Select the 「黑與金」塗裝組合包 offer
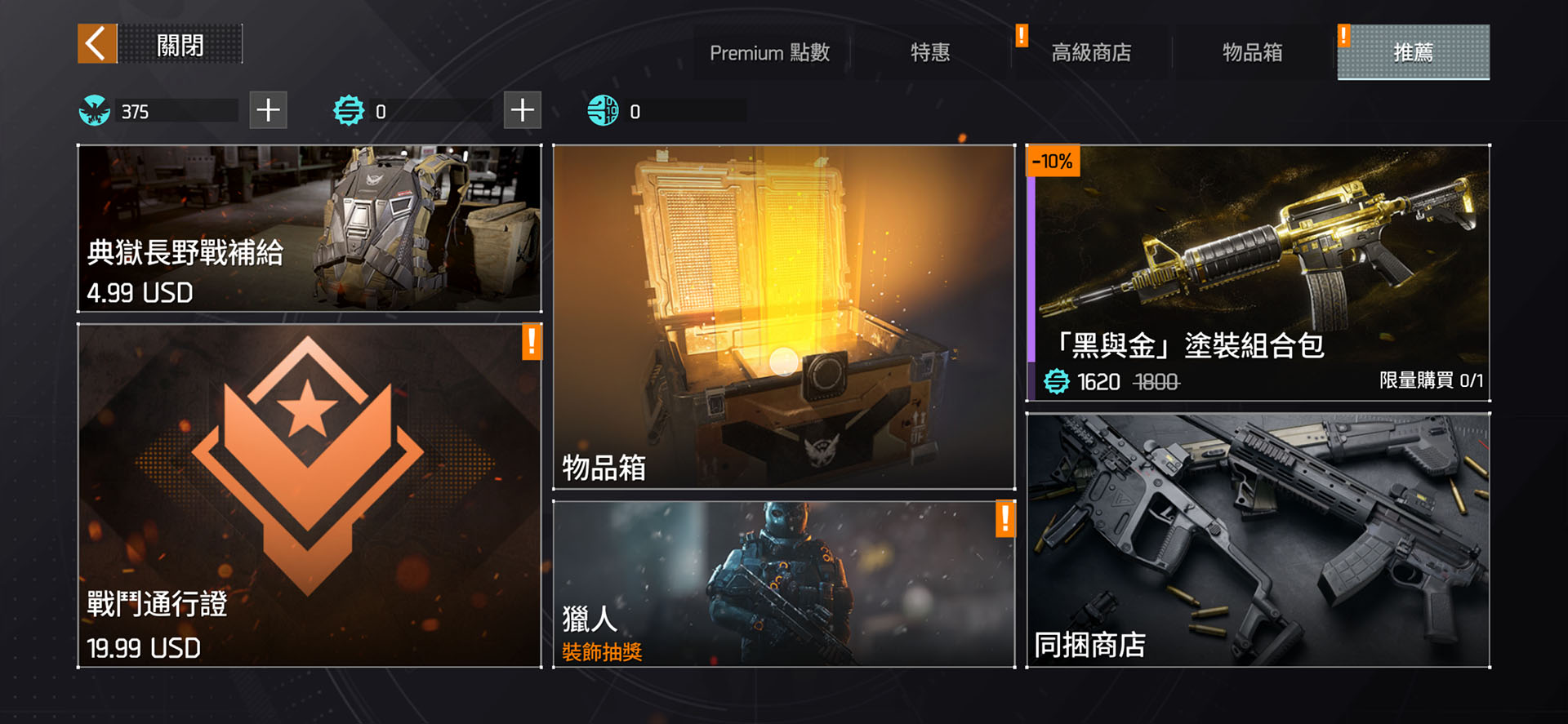 [x=1258, y=273]
